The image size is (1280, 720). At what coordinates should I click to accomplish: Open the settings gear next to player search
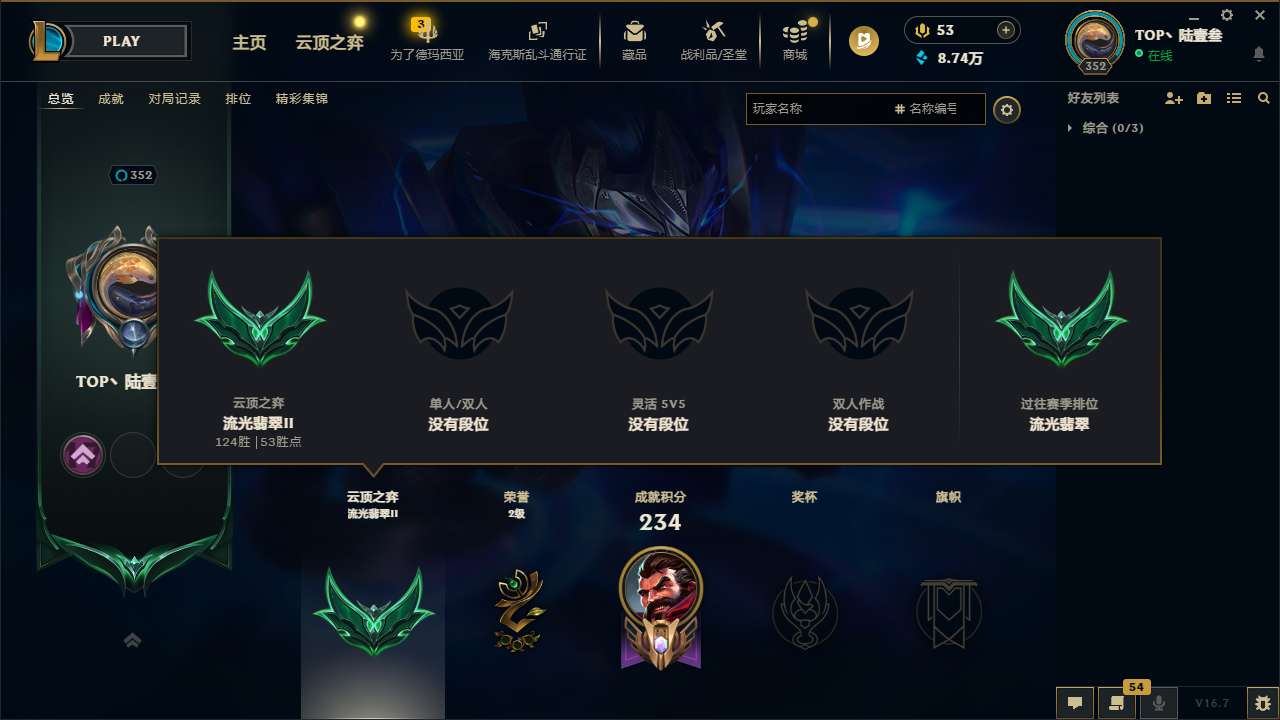1006,109
